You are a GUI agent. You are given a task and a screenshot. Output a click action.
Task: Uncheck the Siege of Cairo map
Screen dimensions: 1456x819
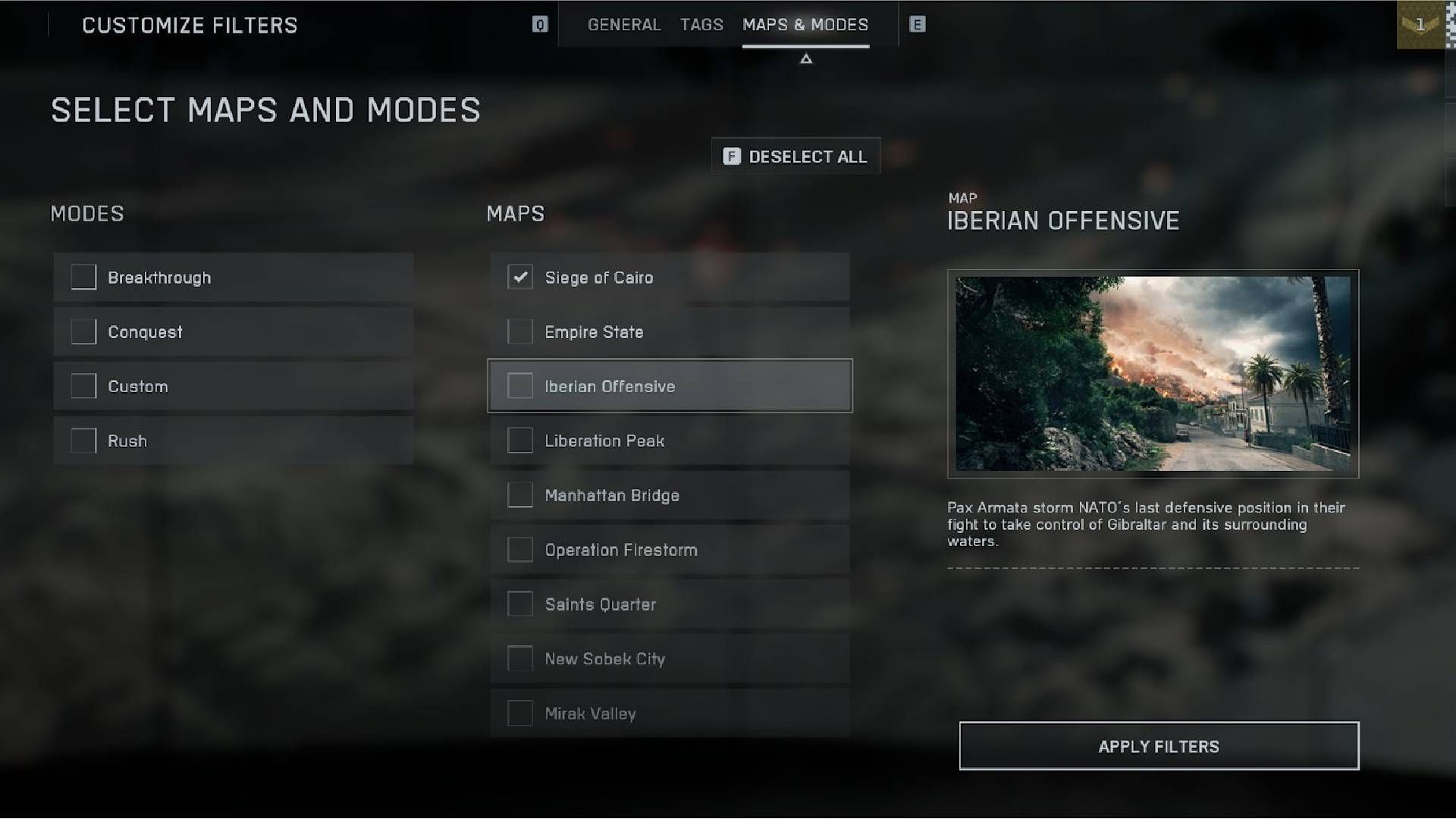(x=520, y=278)
